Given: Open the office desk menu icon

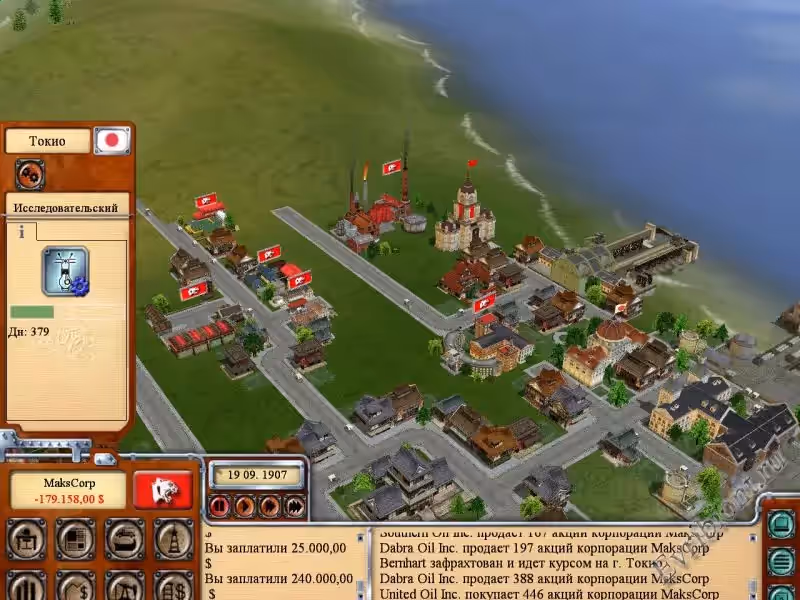Looking at the screenshot, I should [x=27, y=540].
